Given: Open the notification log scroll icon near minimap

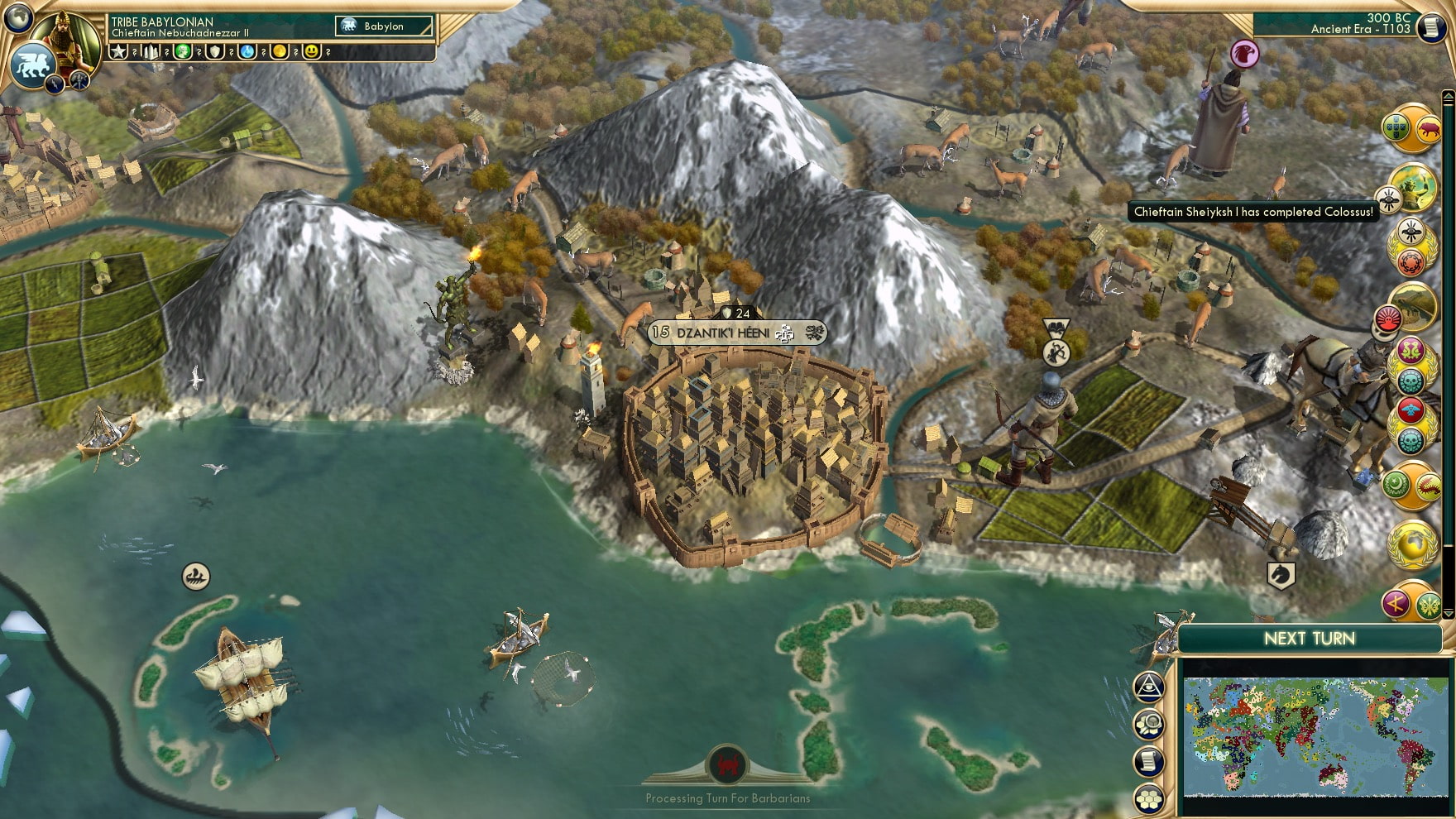Looking at the screenshot, I should pyautogui.click(x=1148, y=760).
